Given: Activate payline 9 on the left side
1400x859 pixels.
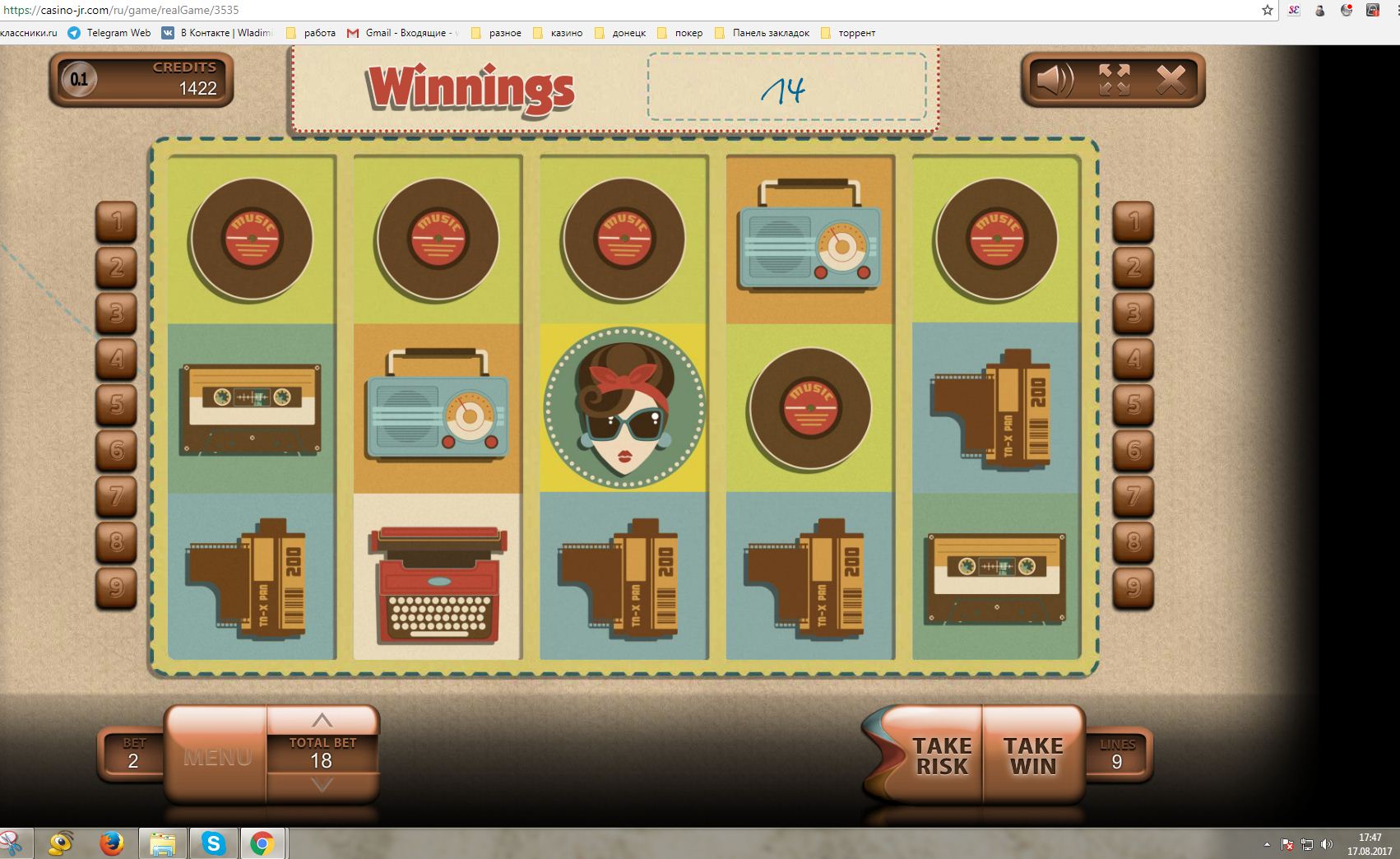Looking at the screenshot, I should point(117,587).
